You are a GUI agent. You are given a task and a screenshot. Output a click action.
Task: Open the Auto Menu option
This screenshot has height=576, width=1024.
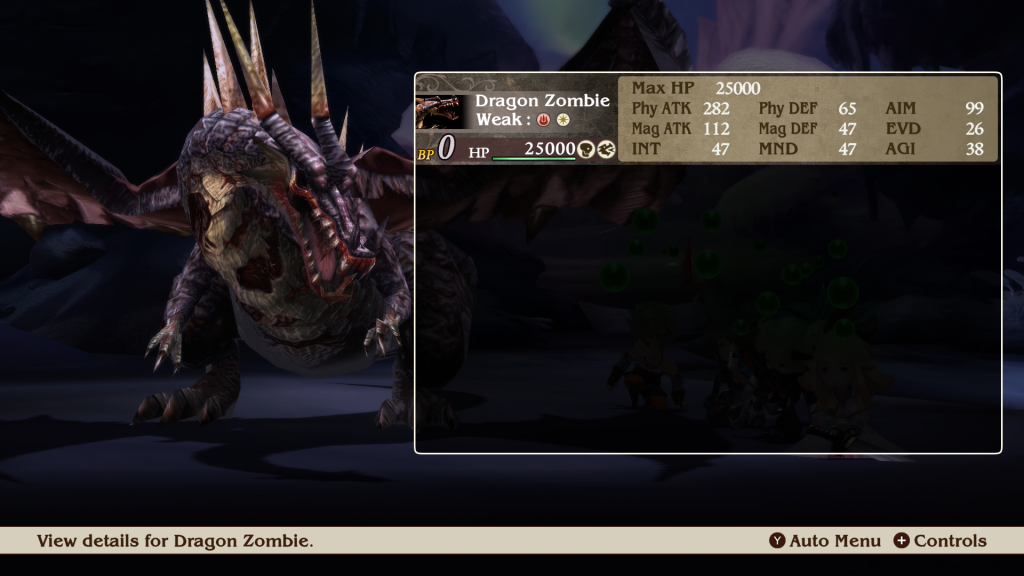pyautogui.click(x=825, y=541)
